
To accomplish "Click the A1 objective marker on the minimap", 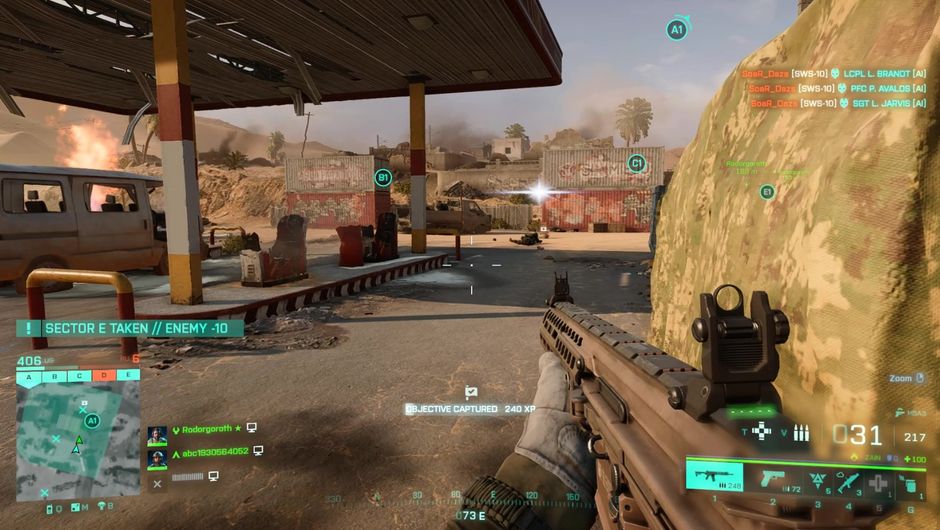I will click(92, 421).
